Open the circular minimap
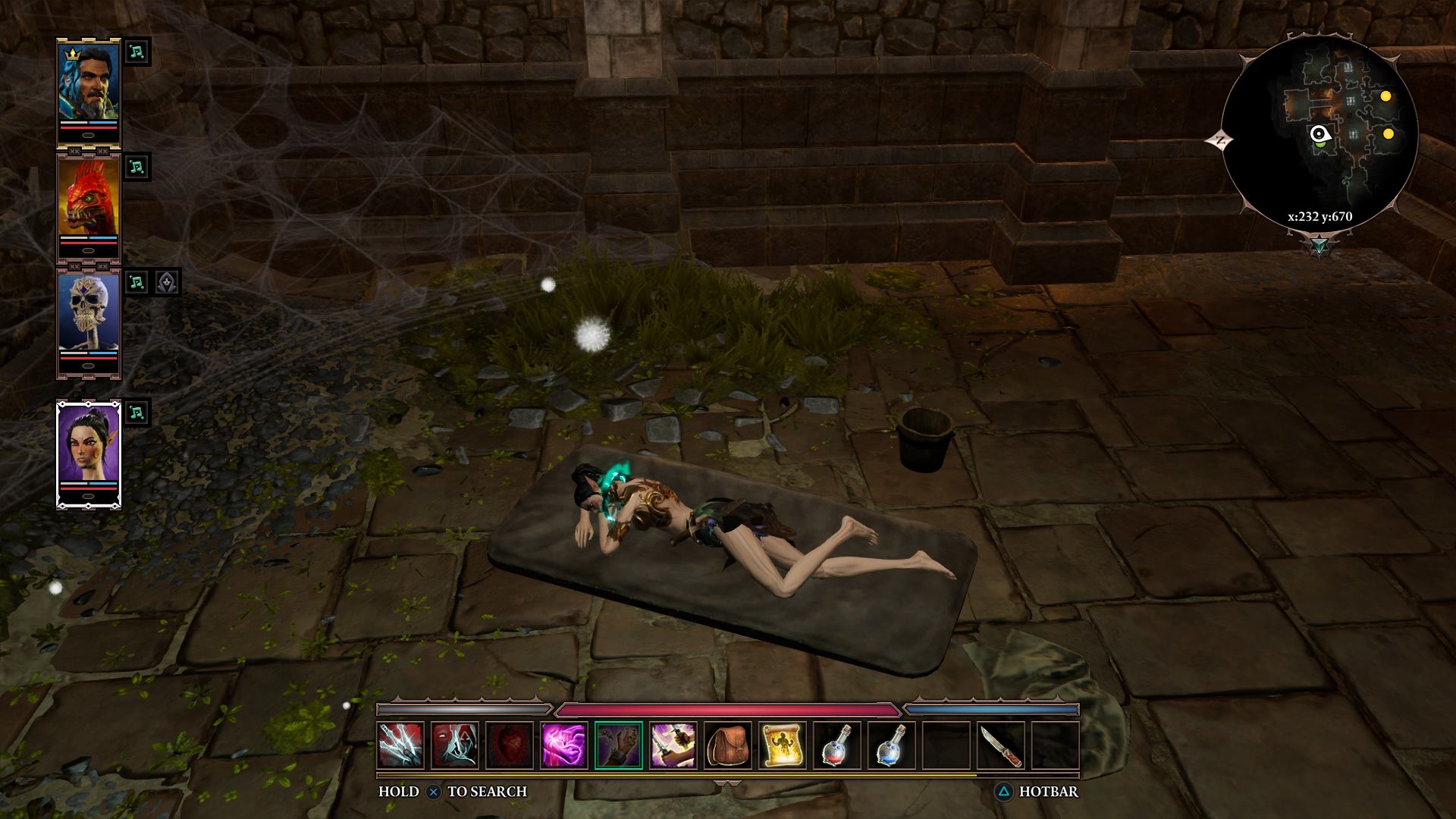The height and width of the screenshot is (819, 1456). point(1319,136)
